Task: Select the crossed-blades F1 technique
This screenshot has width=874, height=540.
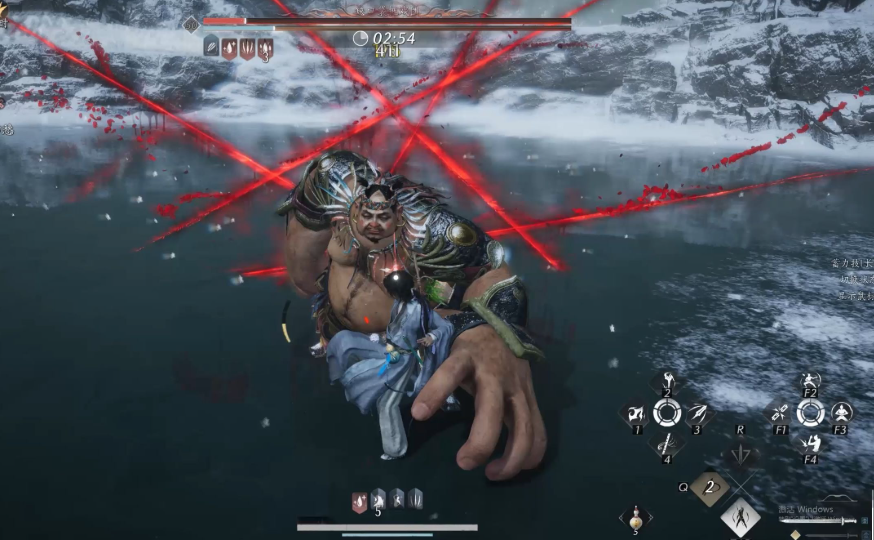Action: 779,413
